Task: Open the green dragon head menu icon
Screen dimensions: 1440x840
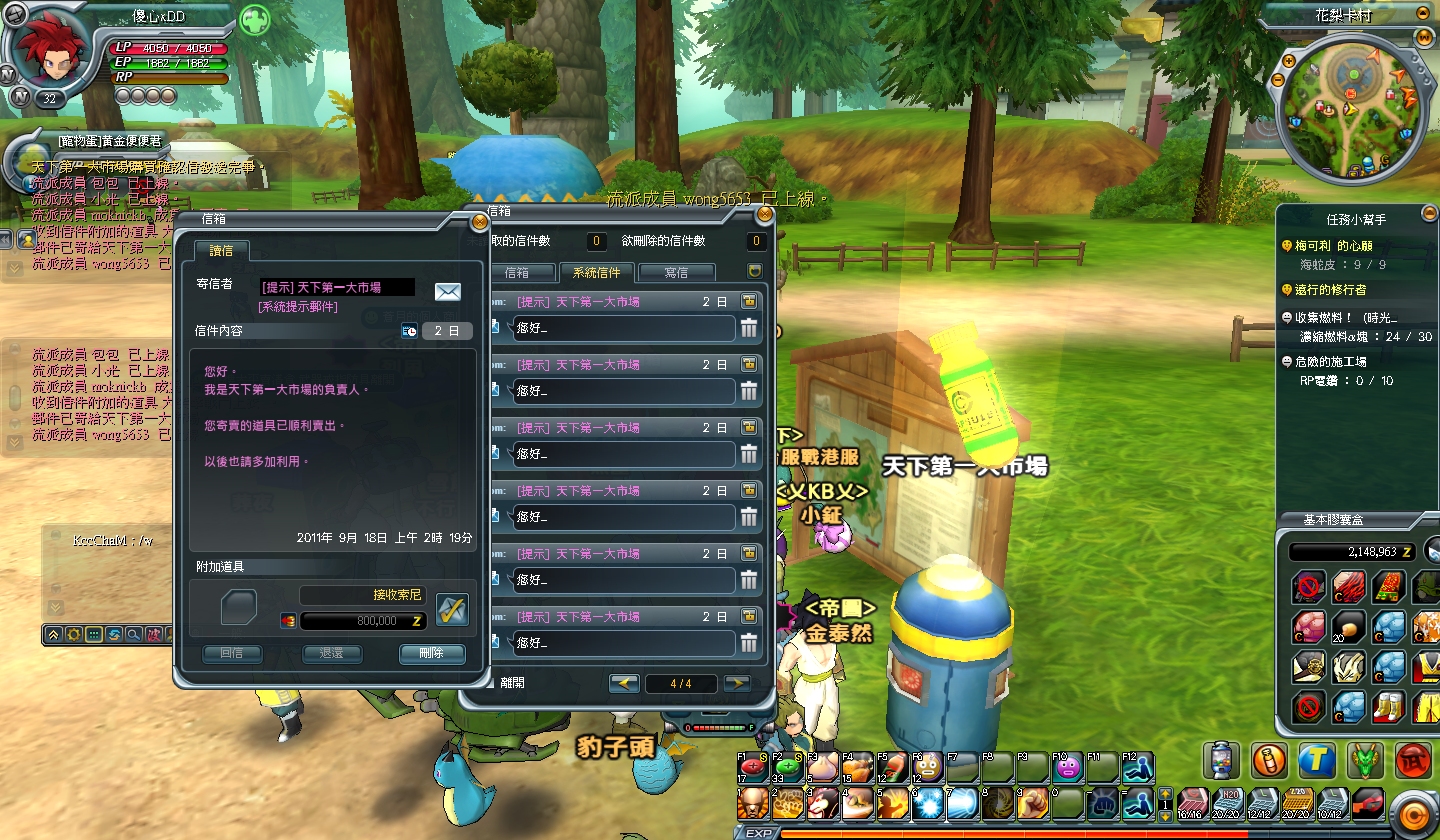Action: (x=1365, y=761)
